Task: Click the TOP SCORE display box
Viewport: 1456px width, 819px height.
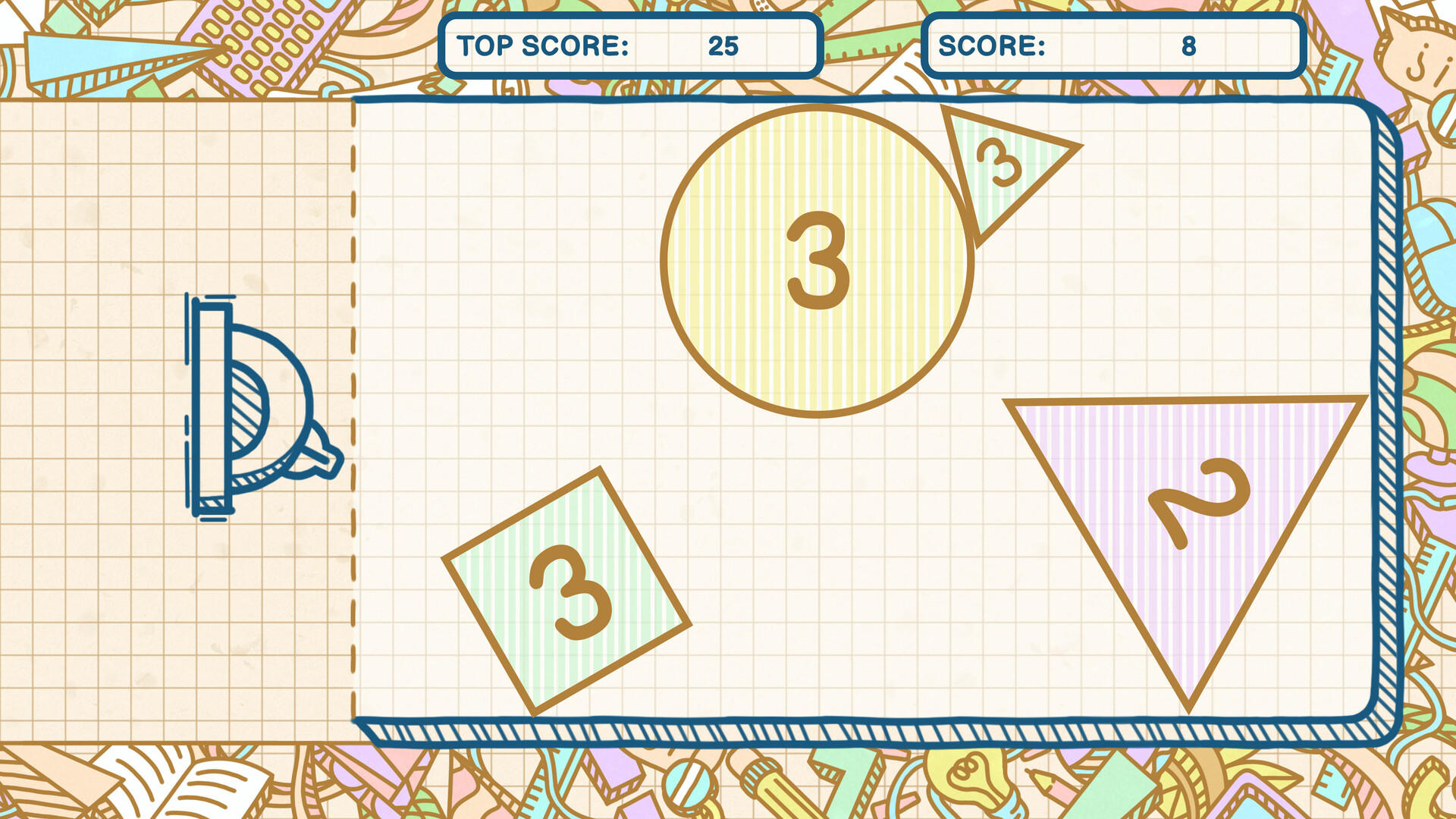Action: (x=631, y=47)
